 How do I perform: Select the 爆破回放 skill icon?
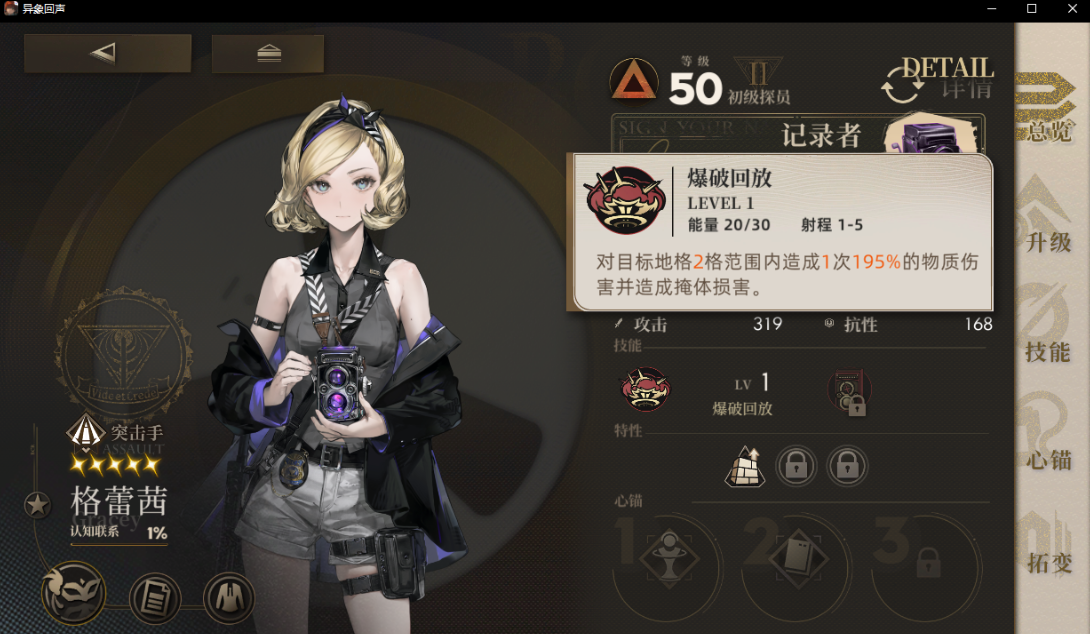645,388
